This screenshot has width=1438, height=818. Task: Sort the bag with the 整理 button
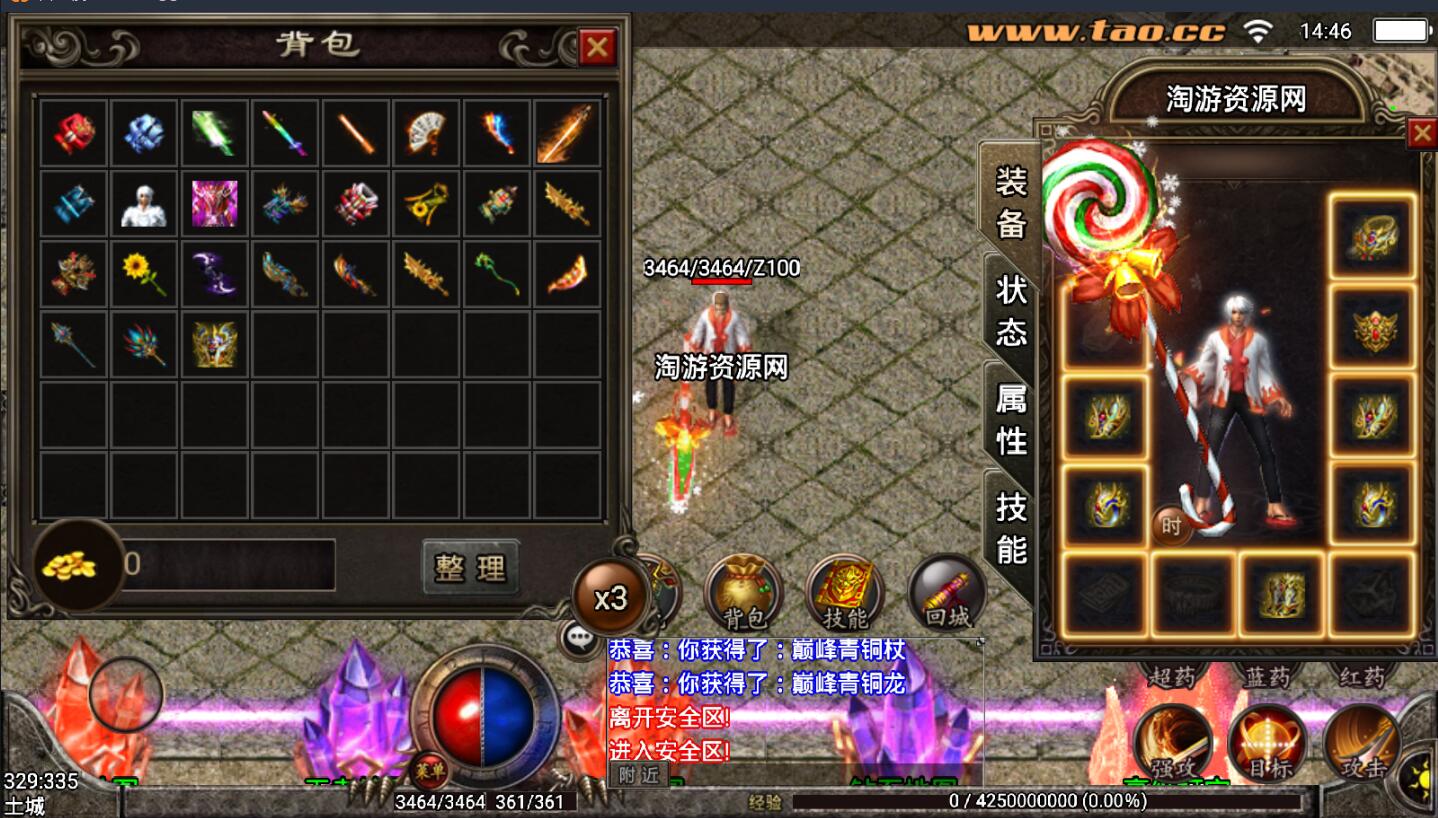click(x=470, y=567)
